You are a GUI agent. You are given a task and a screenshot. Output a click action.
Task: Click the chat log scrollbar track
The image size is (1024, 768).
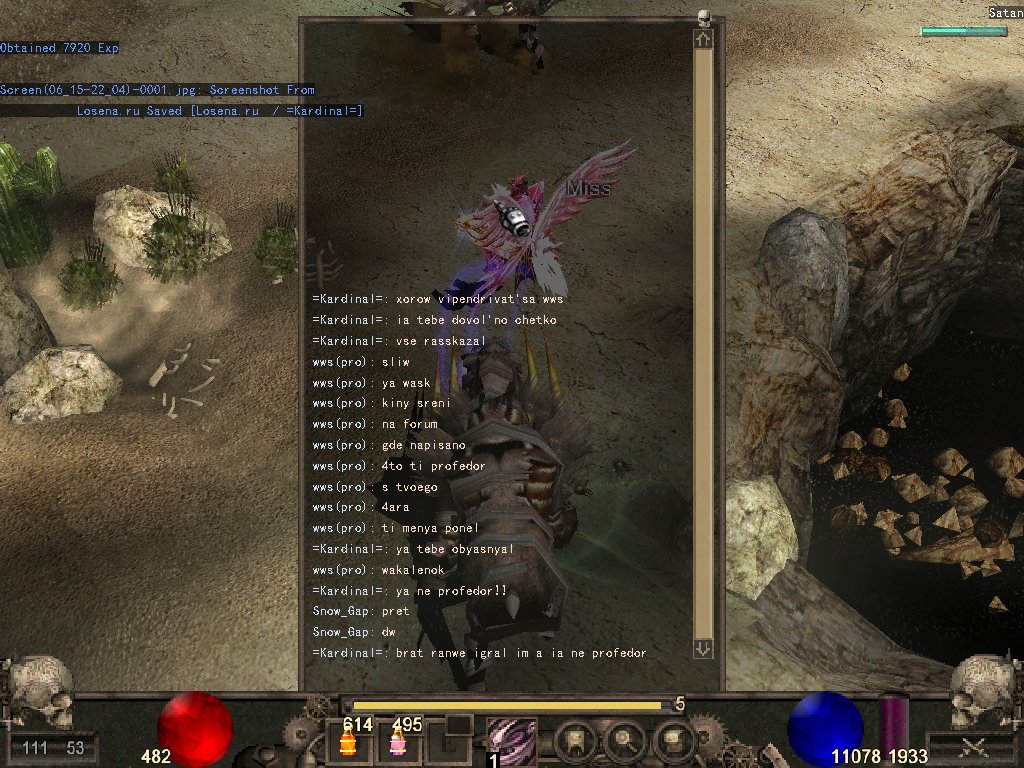703,340
